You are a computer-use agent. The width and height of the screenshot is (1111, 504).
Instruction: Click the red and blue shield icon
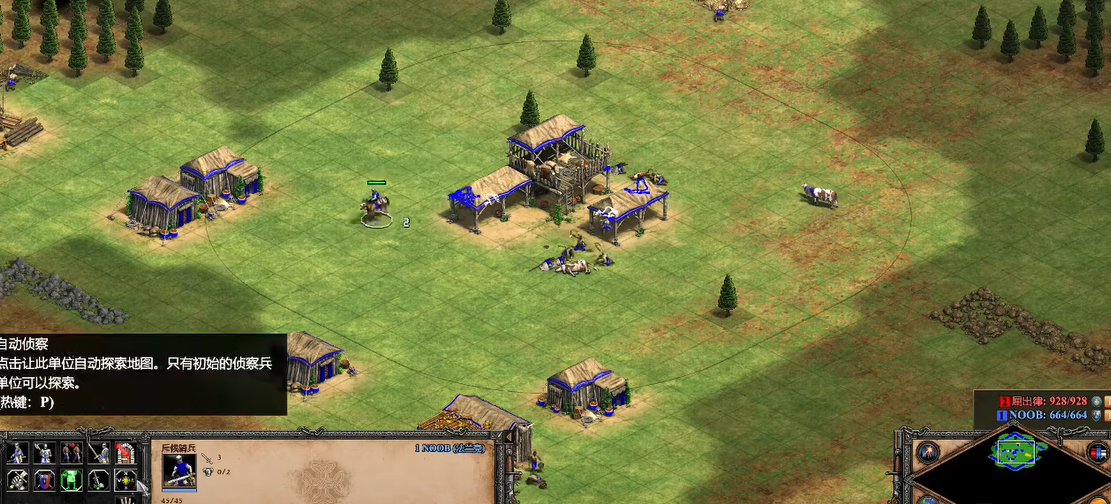pyautogui.click(x=44, y=480)
